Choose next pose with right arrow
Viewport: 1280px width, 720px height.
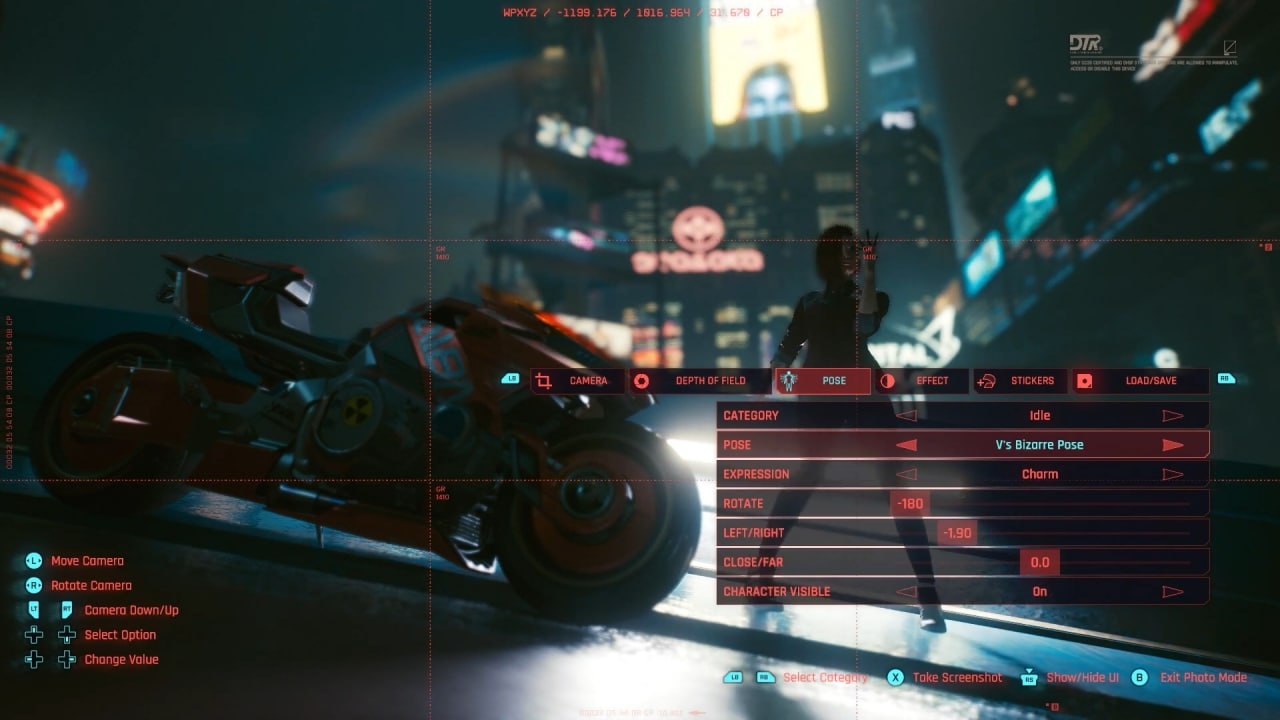(1173, 445)
